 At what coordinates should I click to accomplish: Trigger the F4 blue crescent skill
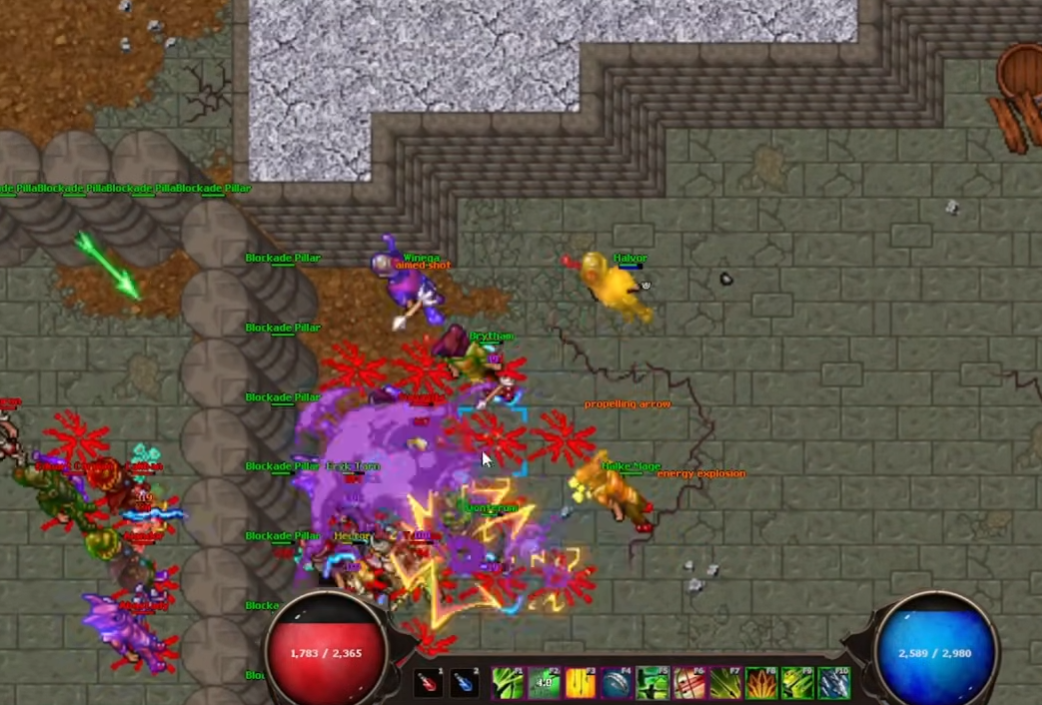coord(616,683)
